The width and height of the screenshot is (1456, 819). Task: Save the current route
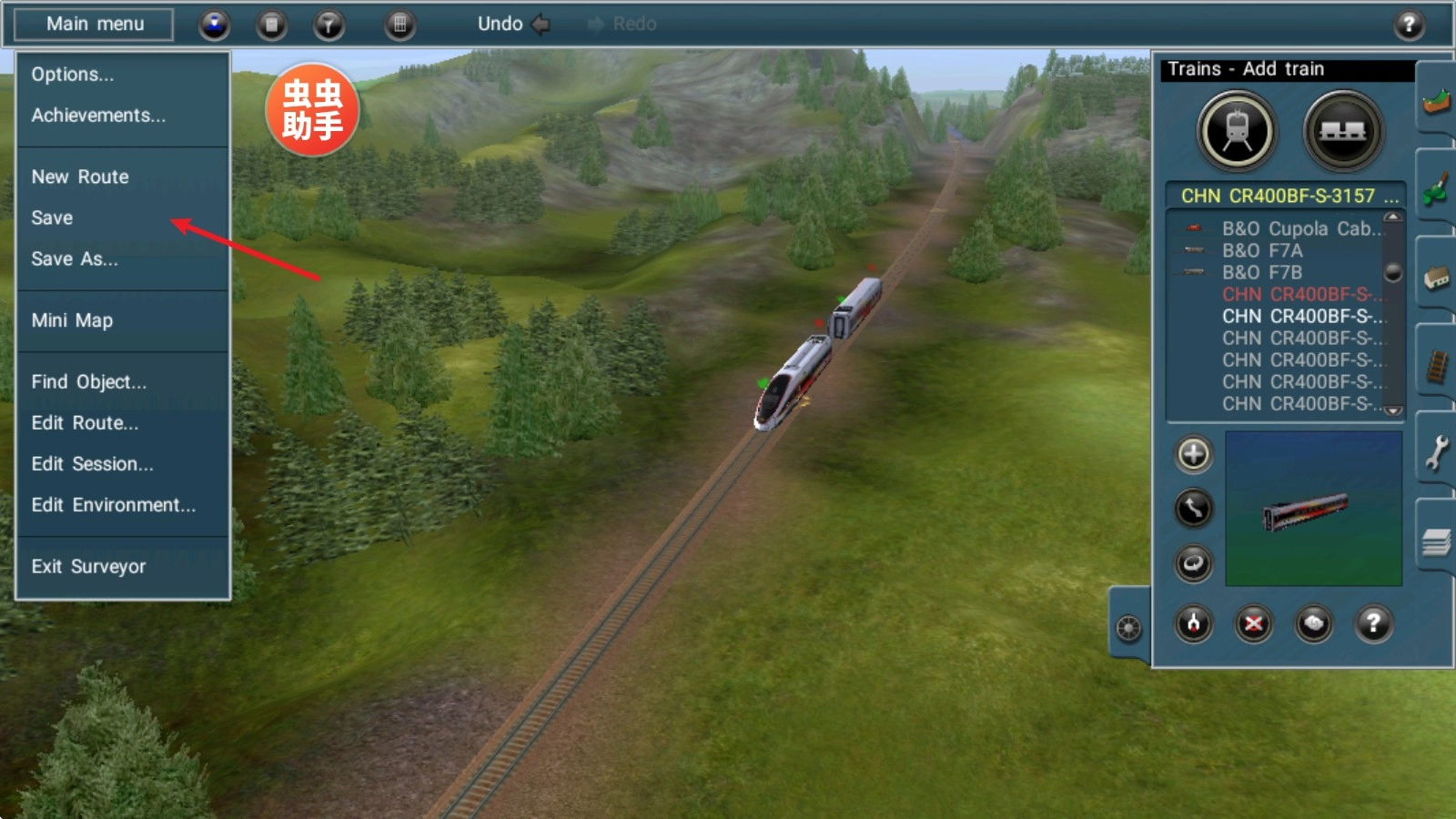(x=52, y=217)
